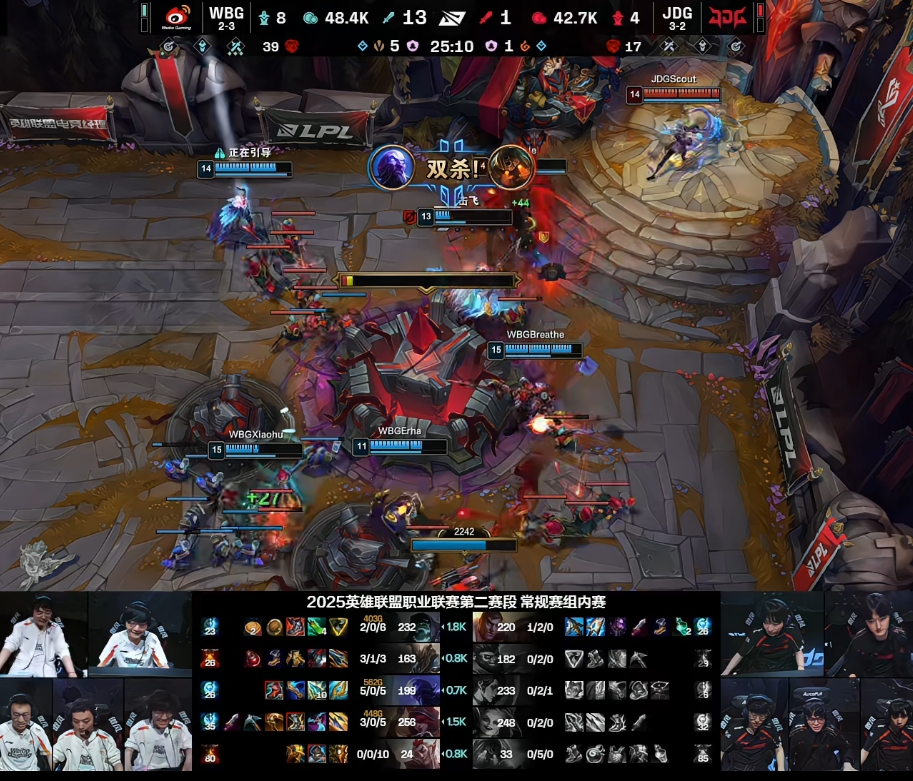Click the Weibo Gaming team logo
Image resolution: width=913 pixels, height=781 pixels.
click(177, 17)
